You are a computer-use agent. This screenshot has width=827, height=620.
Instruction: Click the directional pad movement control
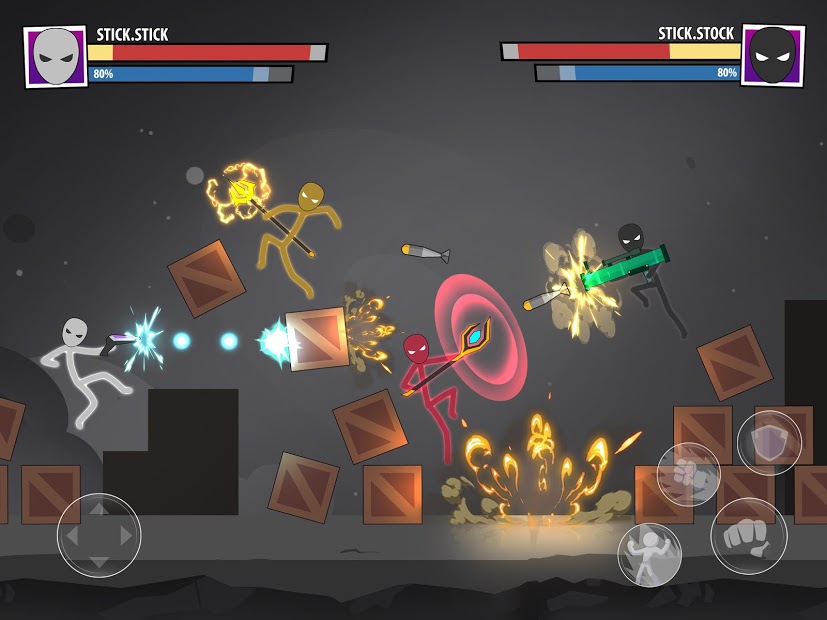[x=98, y=535]
